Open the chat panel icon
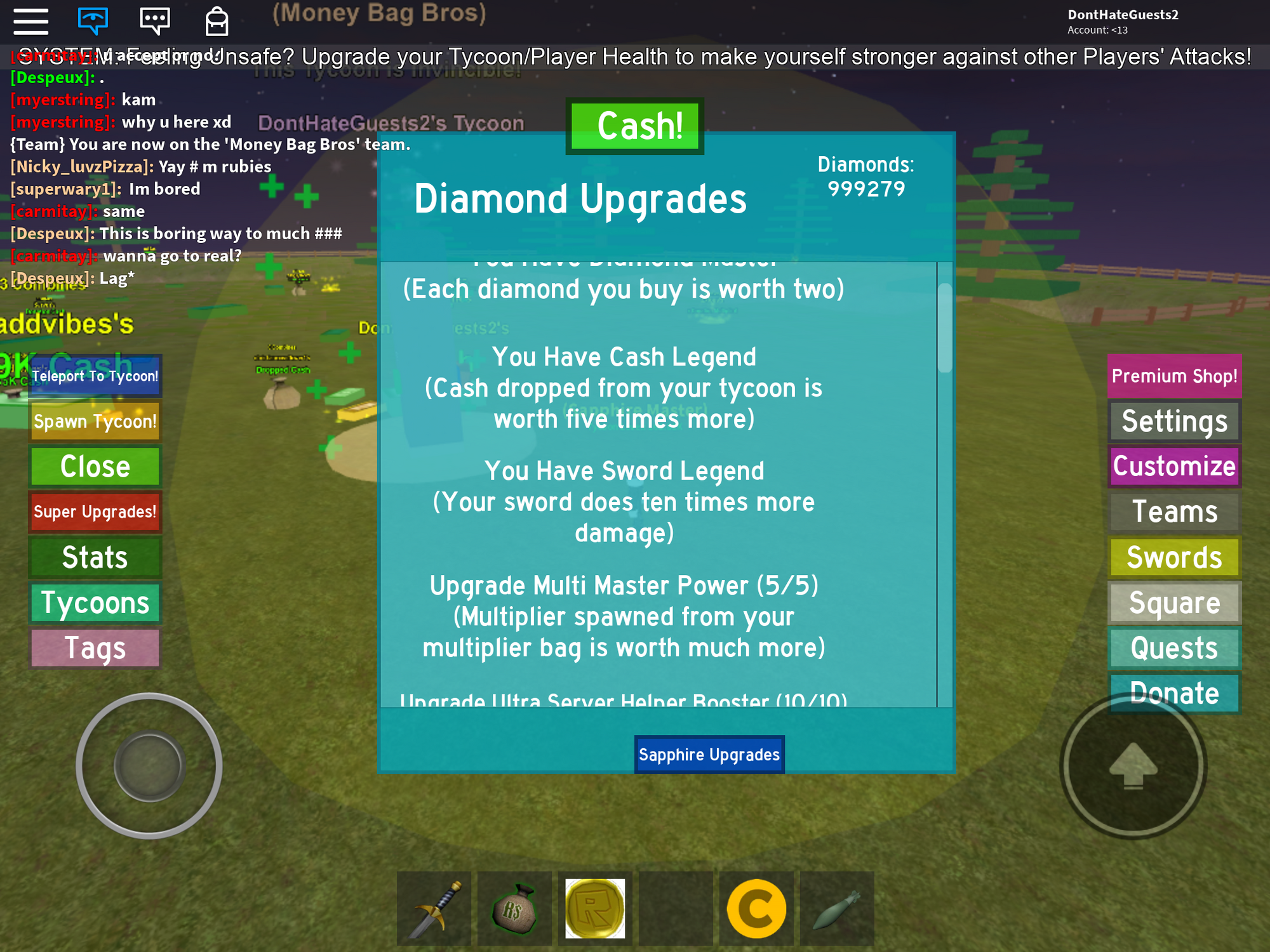The image size is (1270, 952). pos(154,20)
